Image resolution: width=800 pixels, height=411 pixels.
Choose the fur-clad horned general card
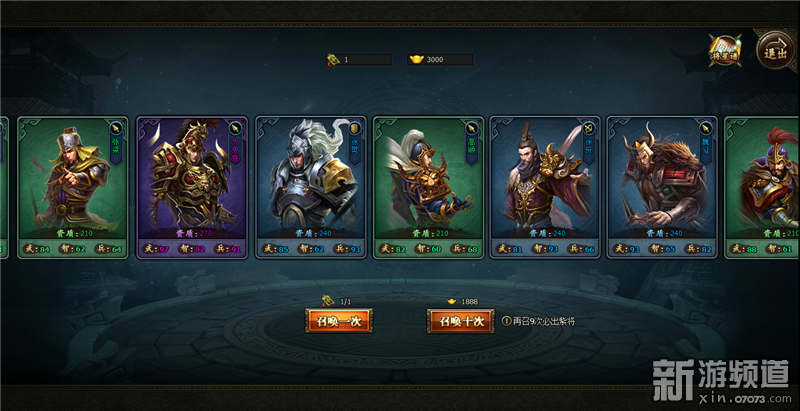coord(662,187)
